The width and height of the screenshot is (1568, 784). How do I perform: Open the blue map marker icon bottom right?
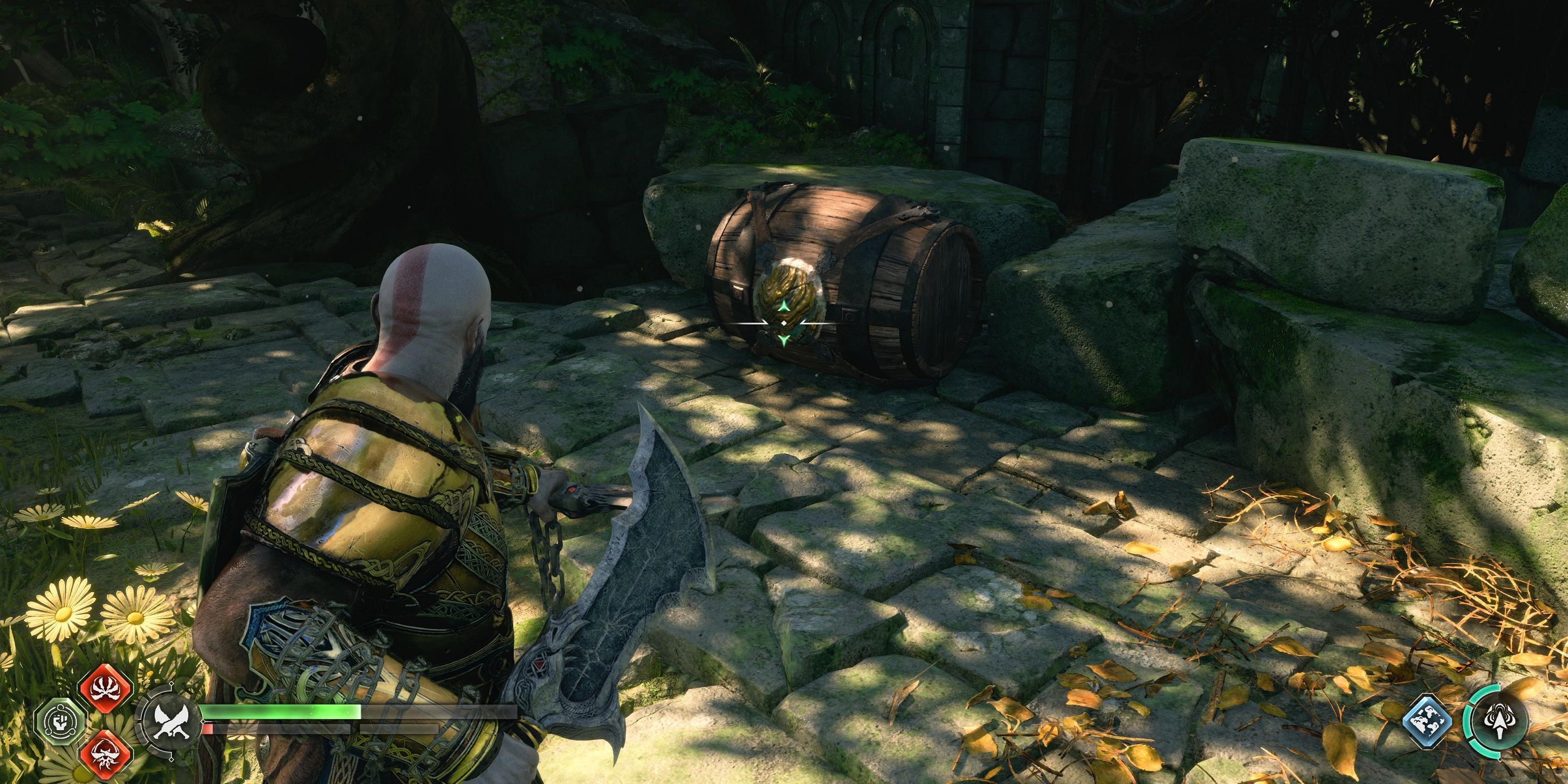[x=1428, y=721]
